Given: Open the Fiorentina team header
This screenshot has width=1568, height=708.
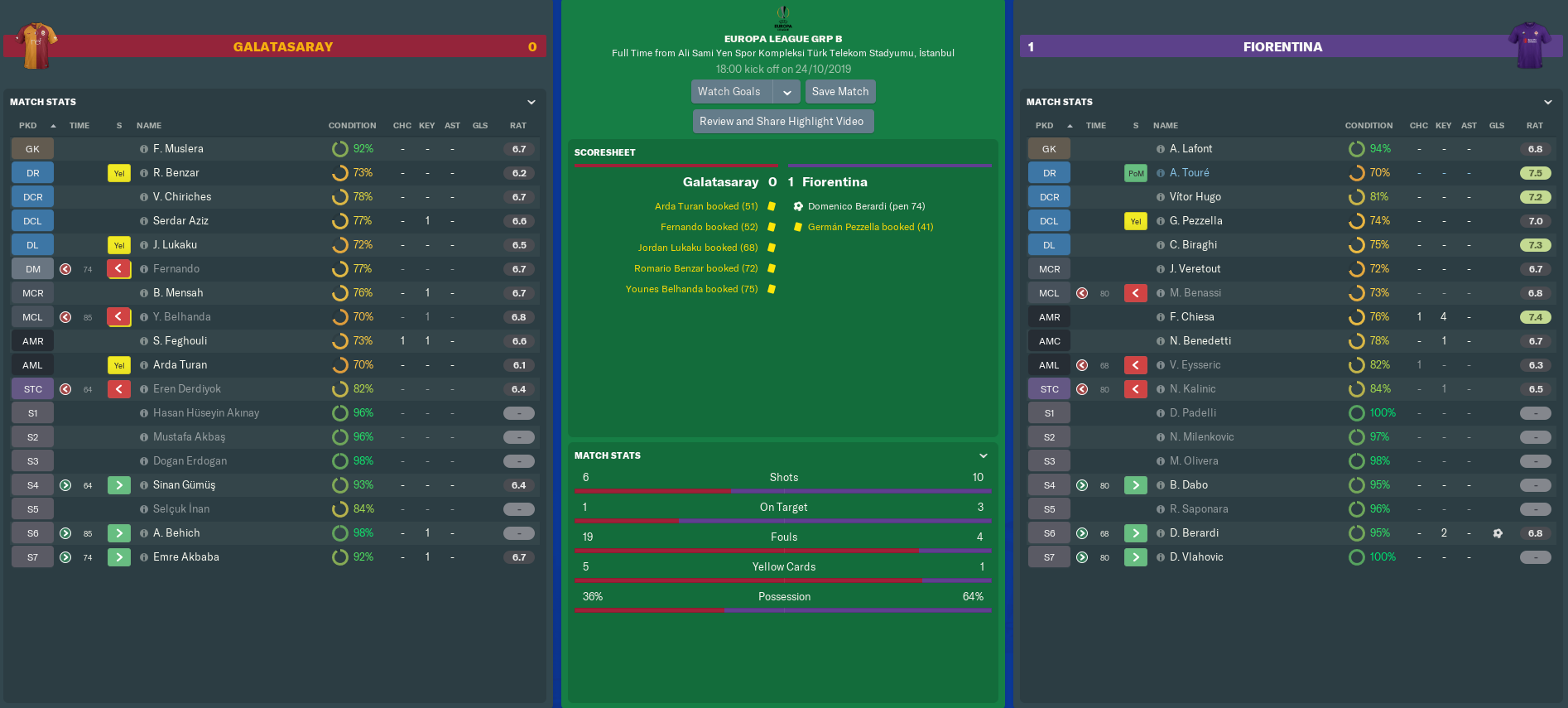Looking at the screenshot, I should [1282, 47].
